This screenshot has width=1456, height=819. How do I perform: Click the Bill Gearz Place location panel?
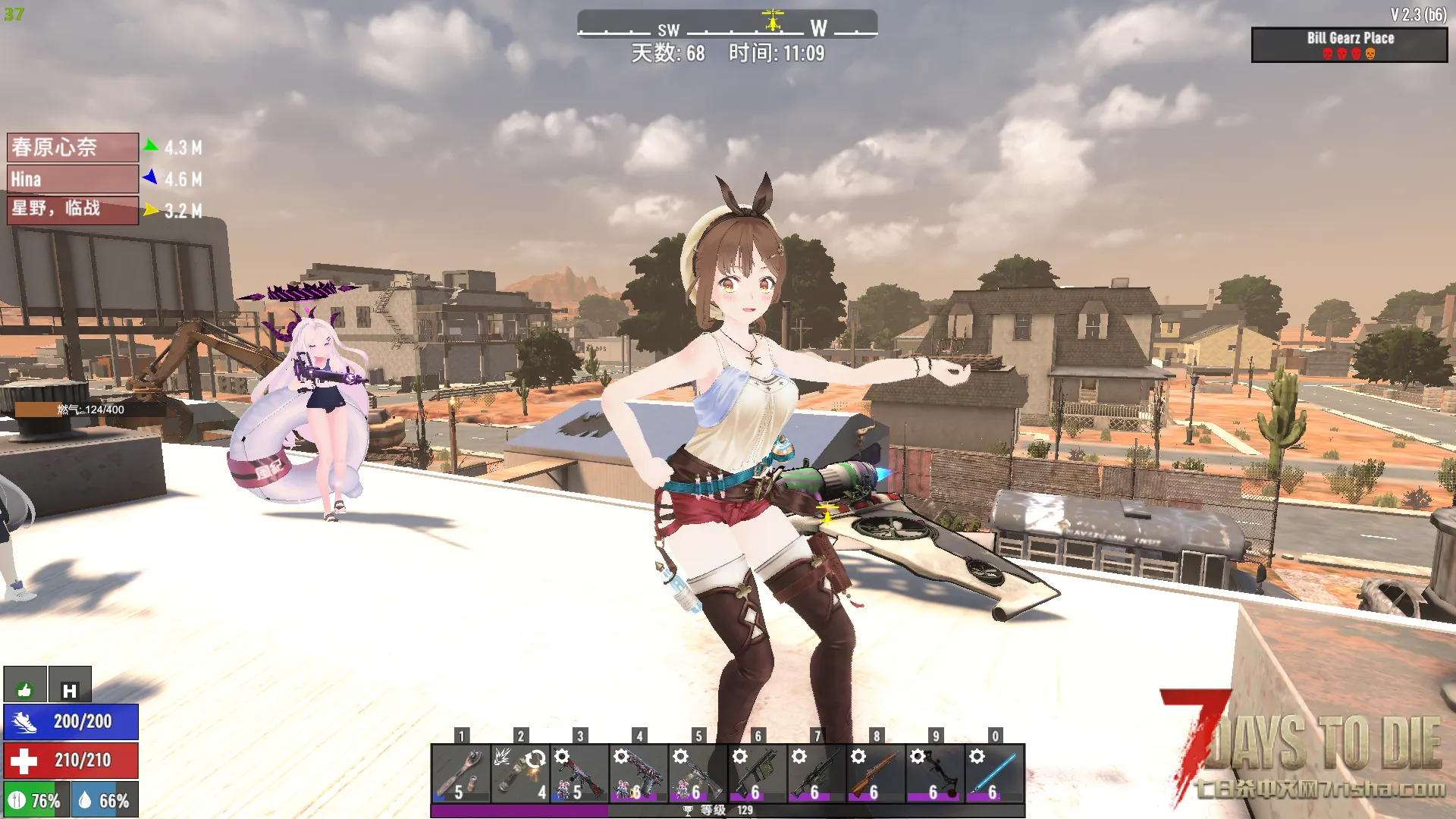[x=1349, y=45]
